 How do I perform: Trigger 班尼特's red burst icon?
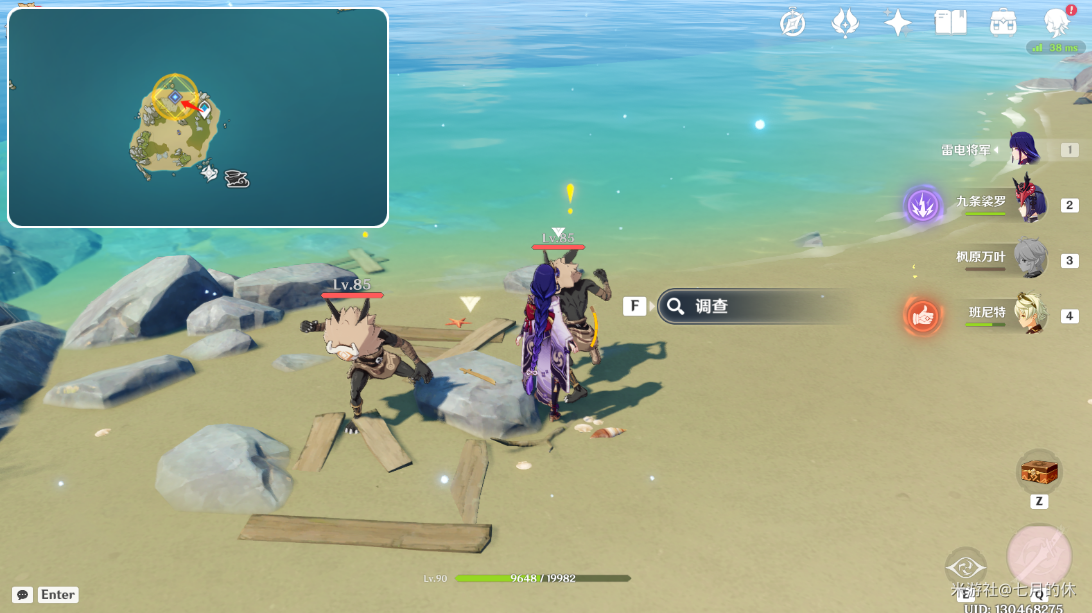[923, 316]
